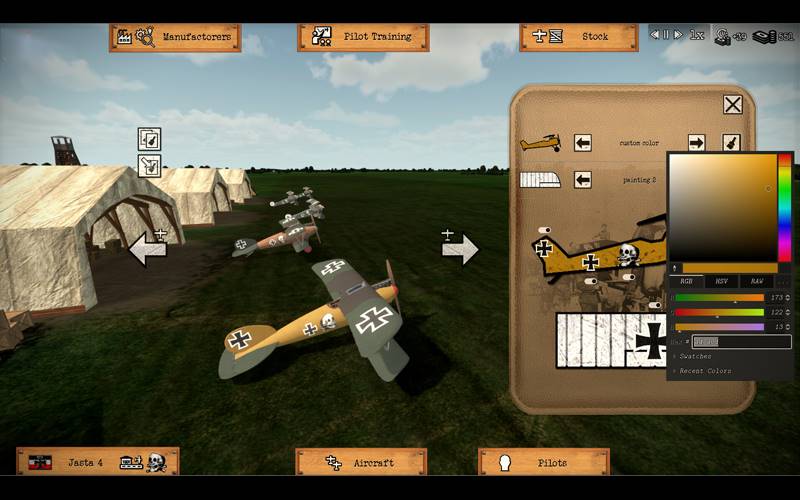Pause the game time
The image size is (800, 500).
click(x=667, y=35)
